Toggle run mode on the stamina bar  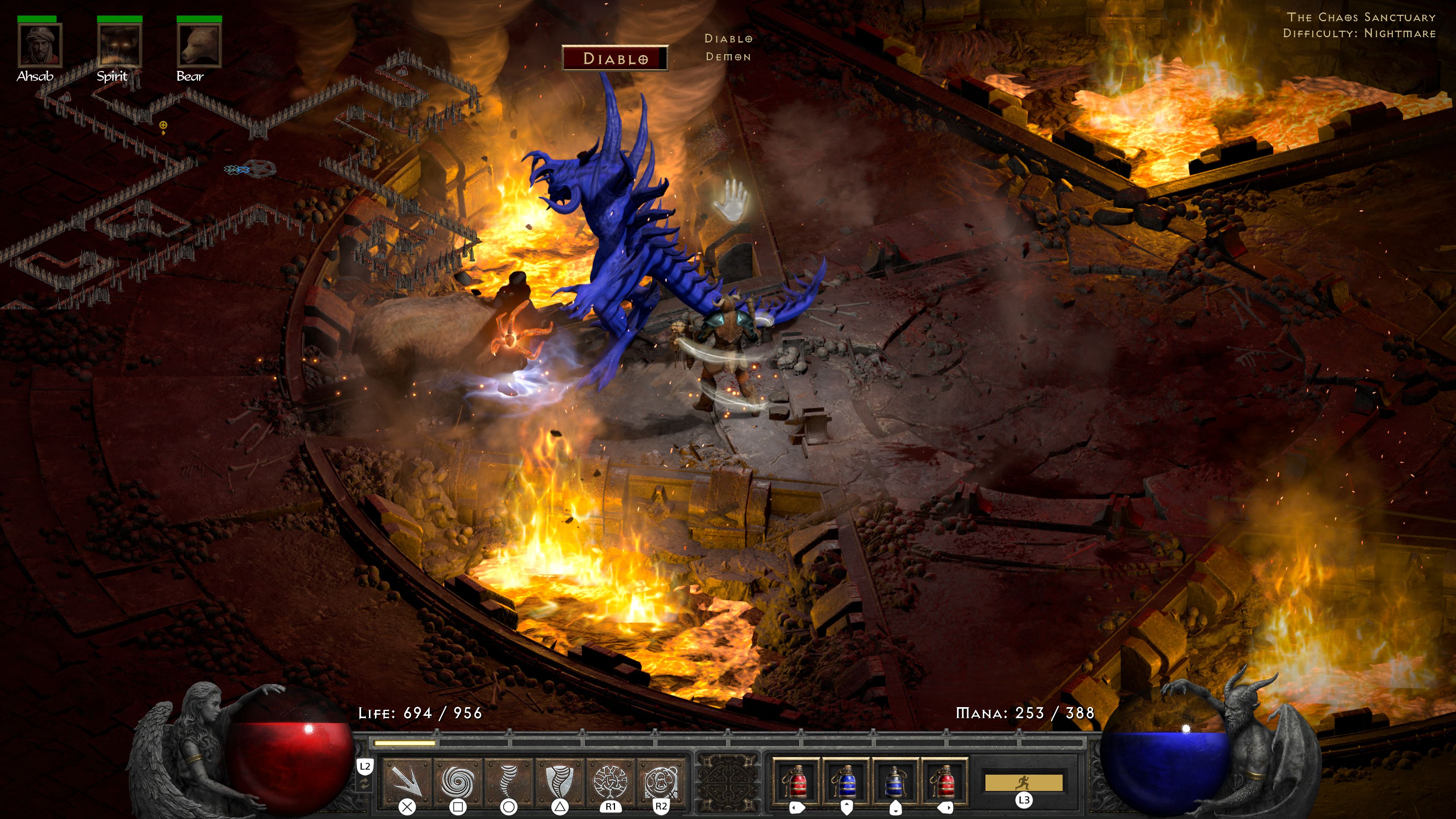point(1024,782)
